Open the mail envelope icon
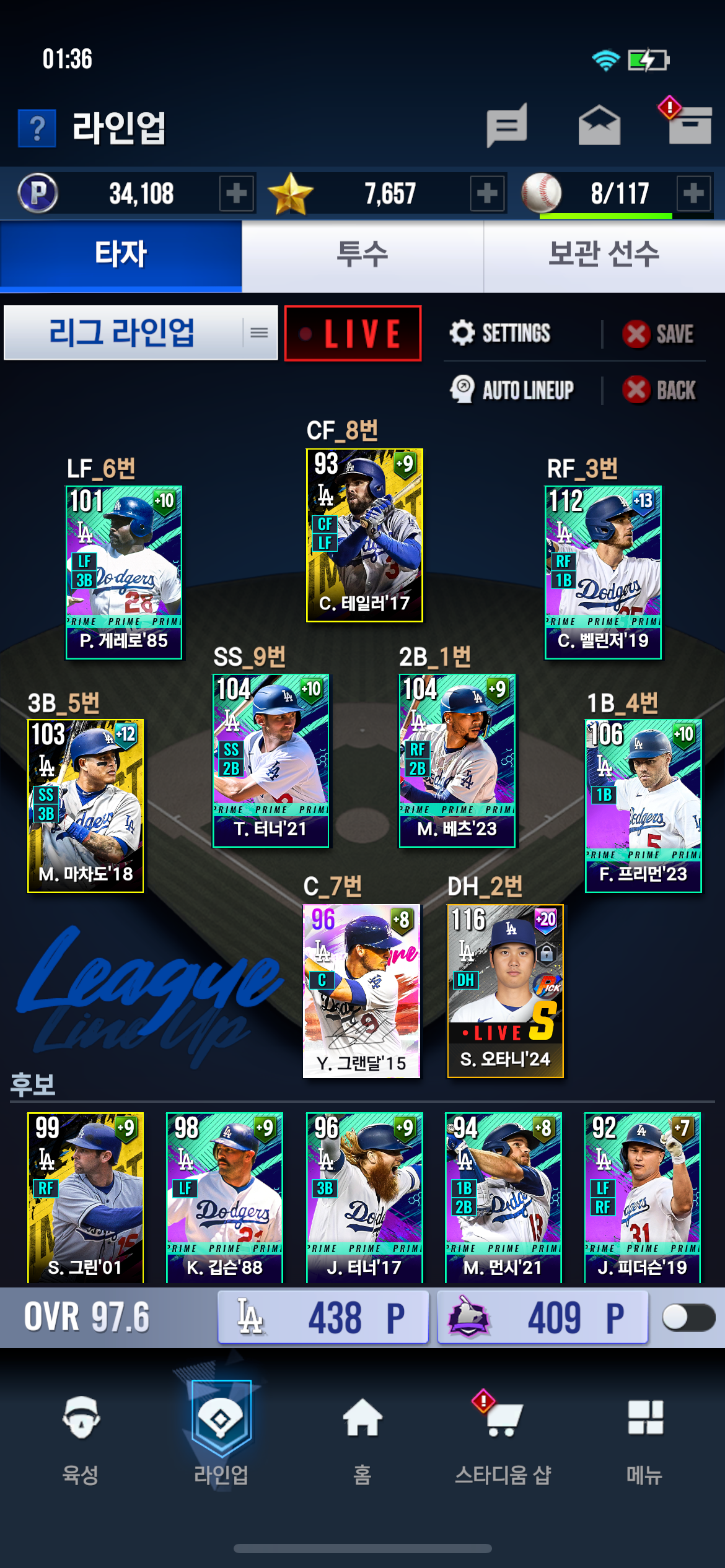The width and height of the screenshot is (725, 1568). (599, 126)
